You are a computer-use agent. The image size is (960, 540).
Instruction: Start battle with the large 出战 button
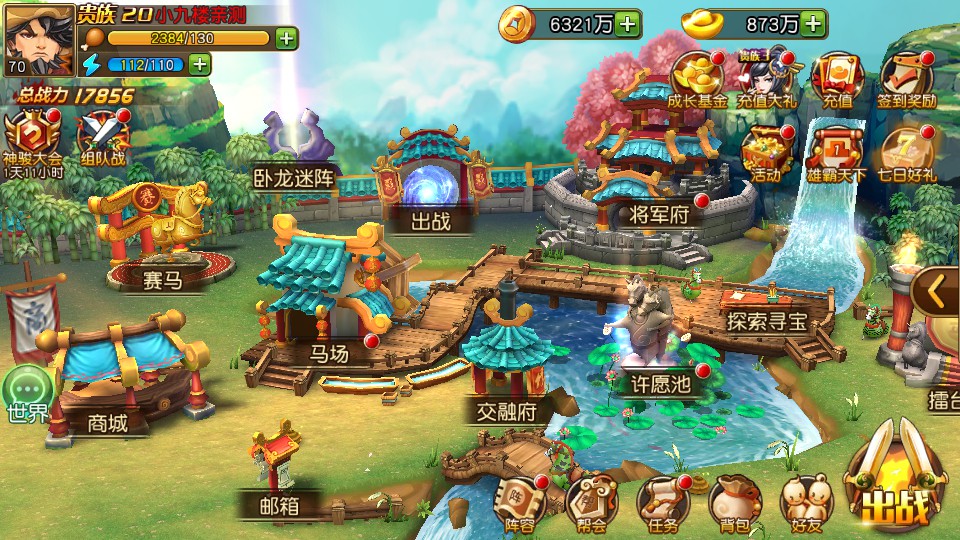tap(897, 485)
